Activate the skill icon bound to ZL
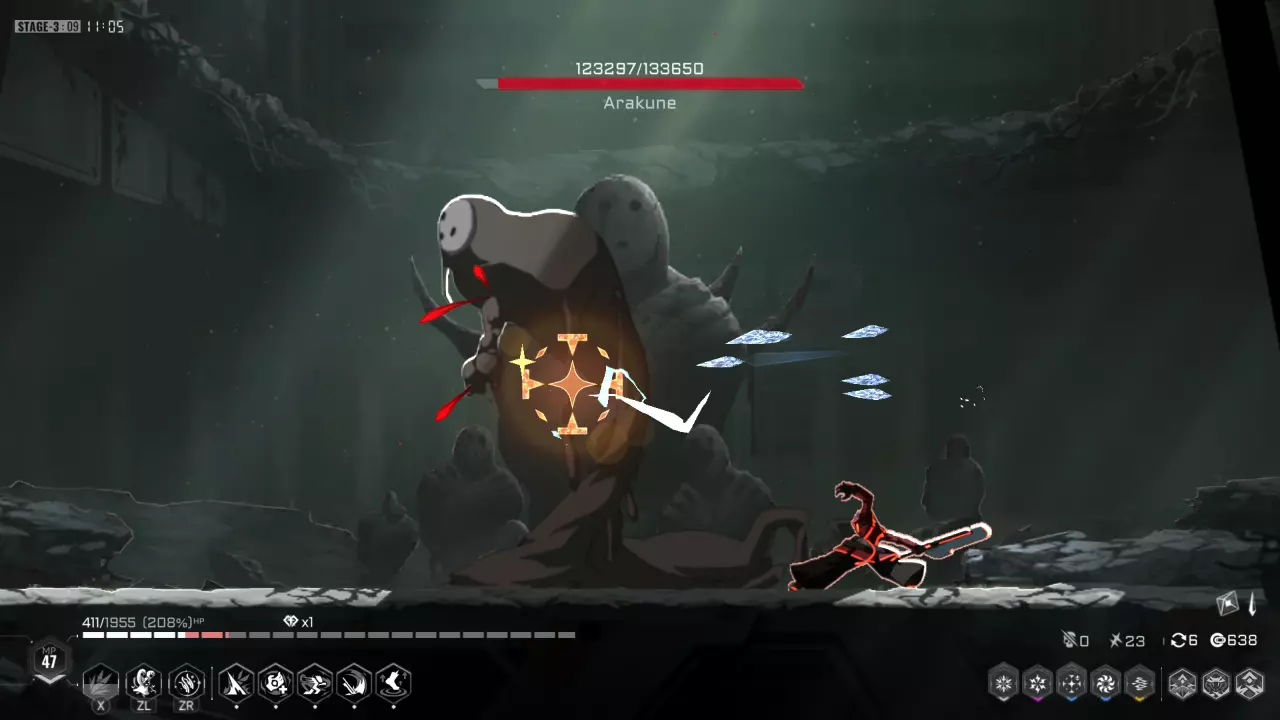Image resolution: width=1280 pixels, height=720 pixels. pos(144,684)
